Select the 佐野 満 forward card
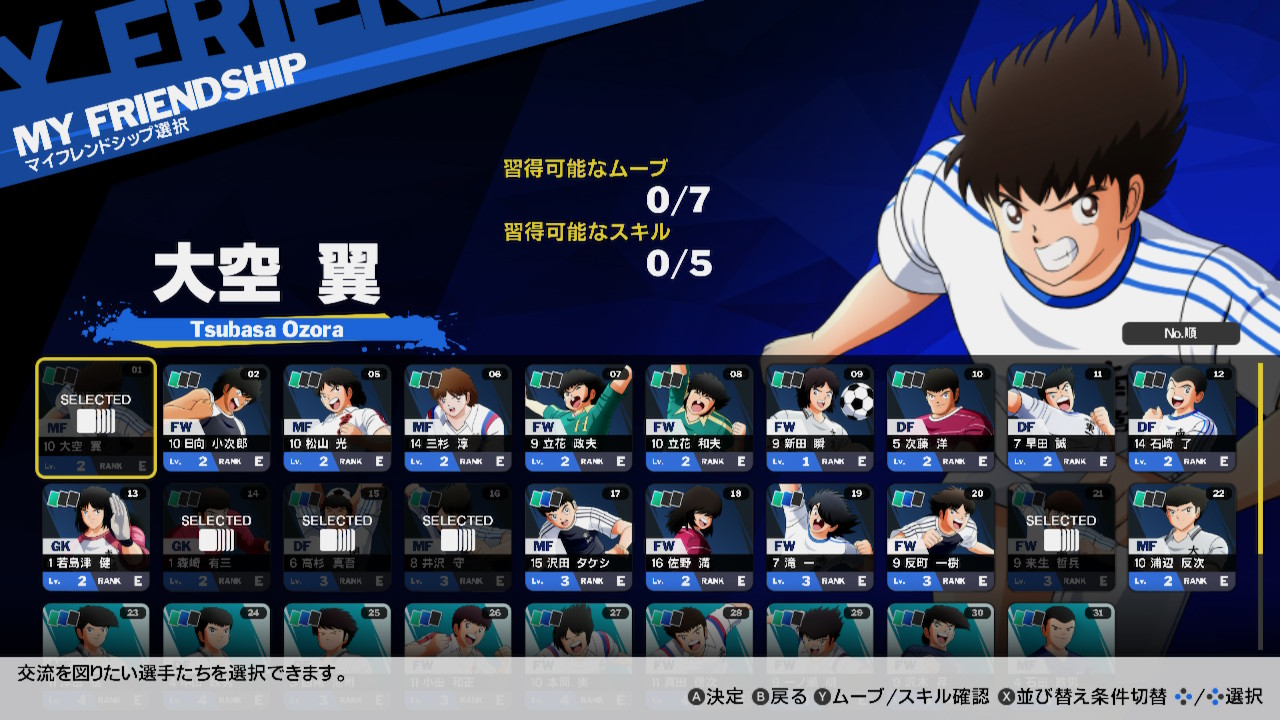 (x=700, y=538)
